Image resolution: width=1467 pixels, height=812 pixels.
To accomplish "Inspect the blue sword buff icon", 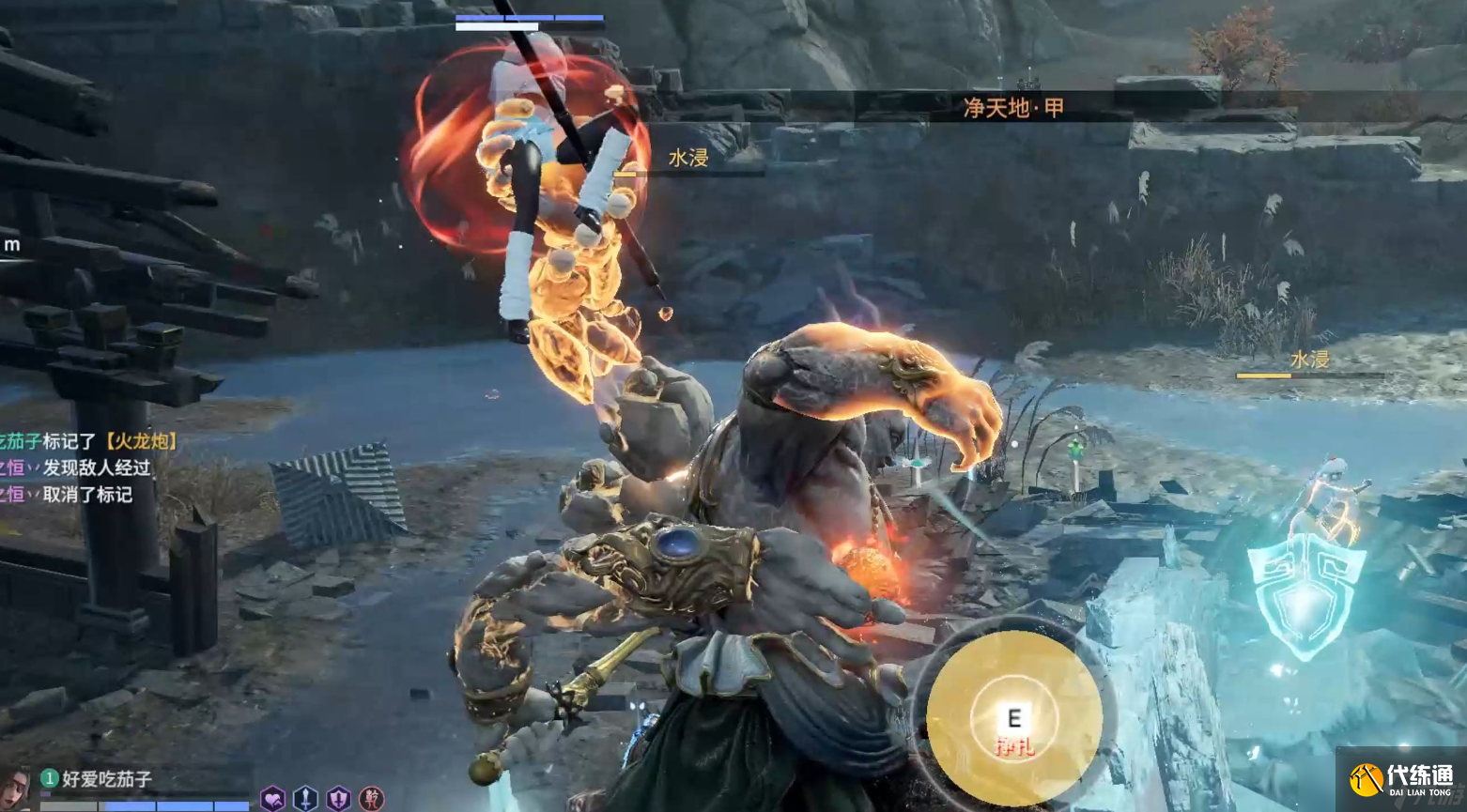I will click(x=305, y=799).
